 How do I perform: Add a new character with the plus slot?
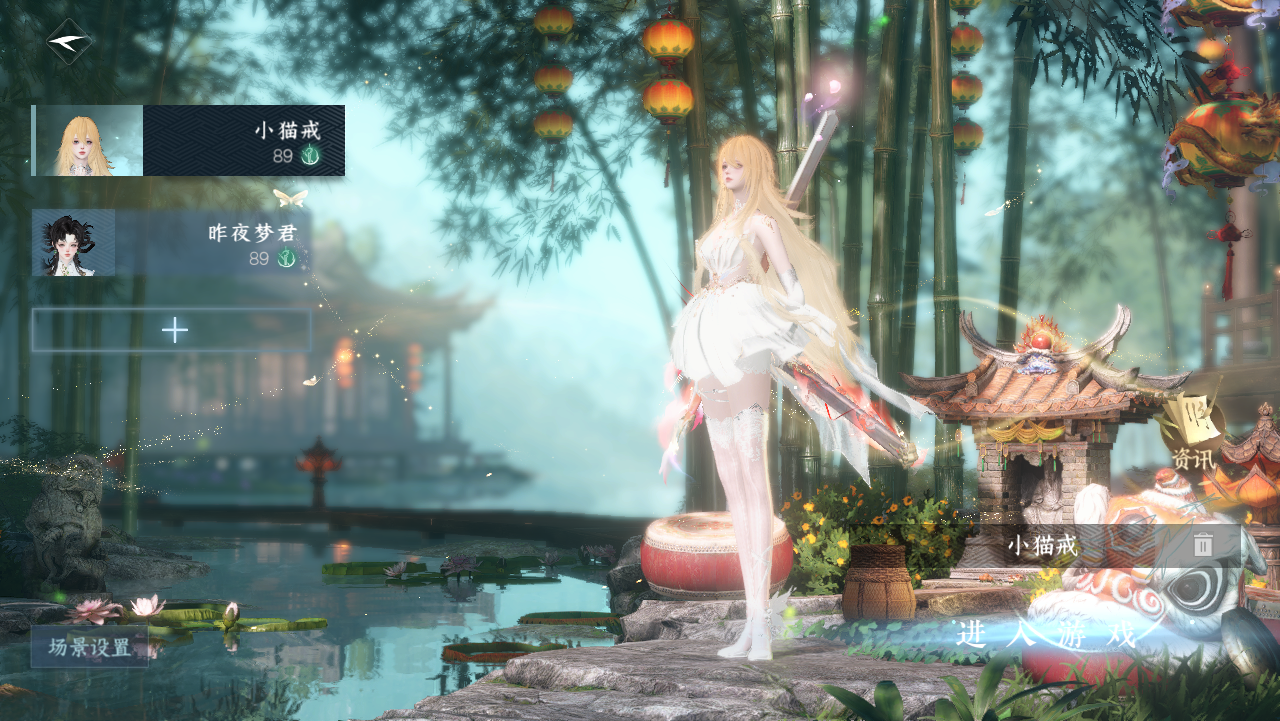(173, 330)
